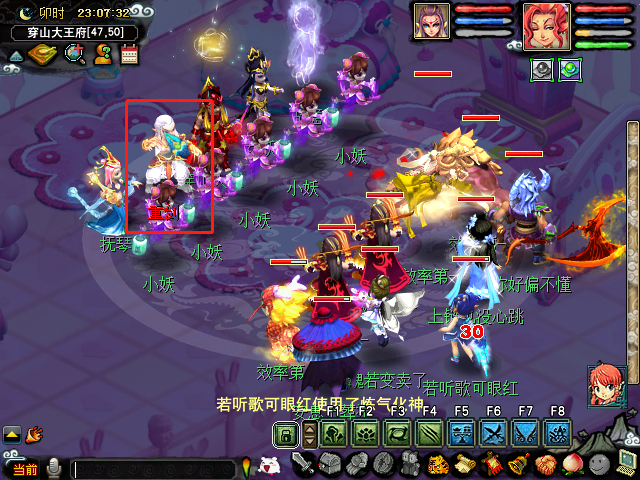The height and width of the screenshot is (480, 640).
Task: Open the smiley face friends icon
Action: (599, 464)
